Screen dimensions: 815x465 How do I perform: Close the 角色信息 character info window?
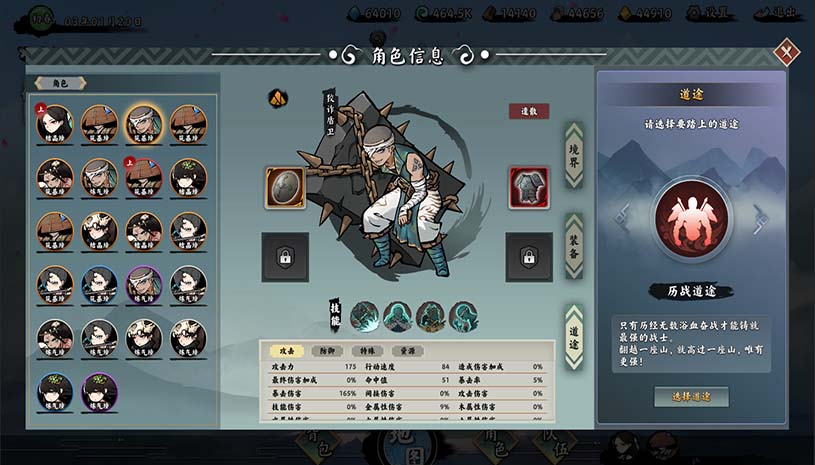tap(788, 50)
